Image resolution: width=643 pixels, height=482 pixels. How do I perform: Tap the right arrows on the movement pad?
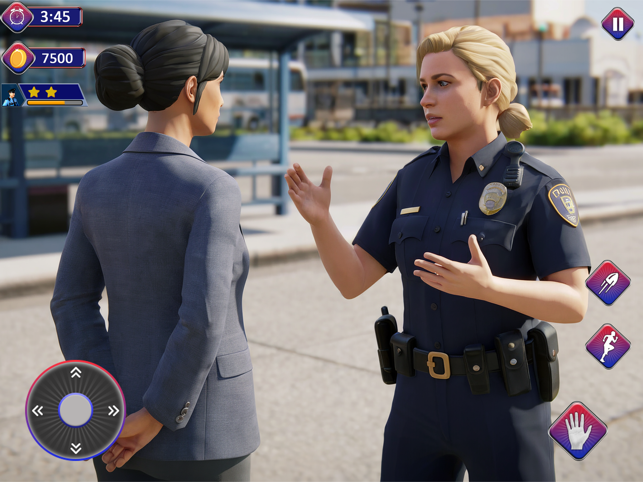113,410
